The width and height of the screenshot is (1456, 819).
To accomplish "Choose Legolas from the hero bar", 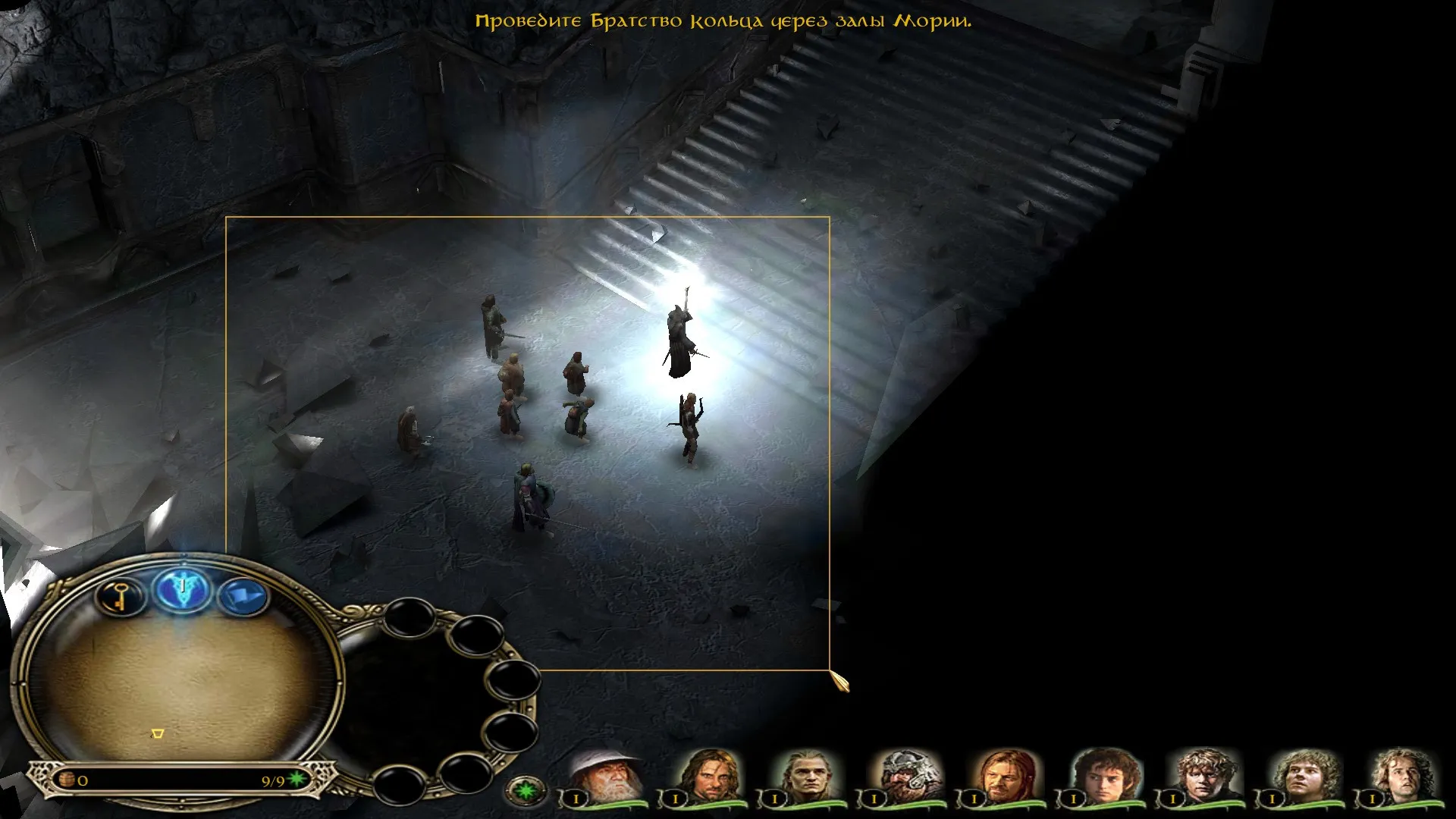I will [805, 775].
